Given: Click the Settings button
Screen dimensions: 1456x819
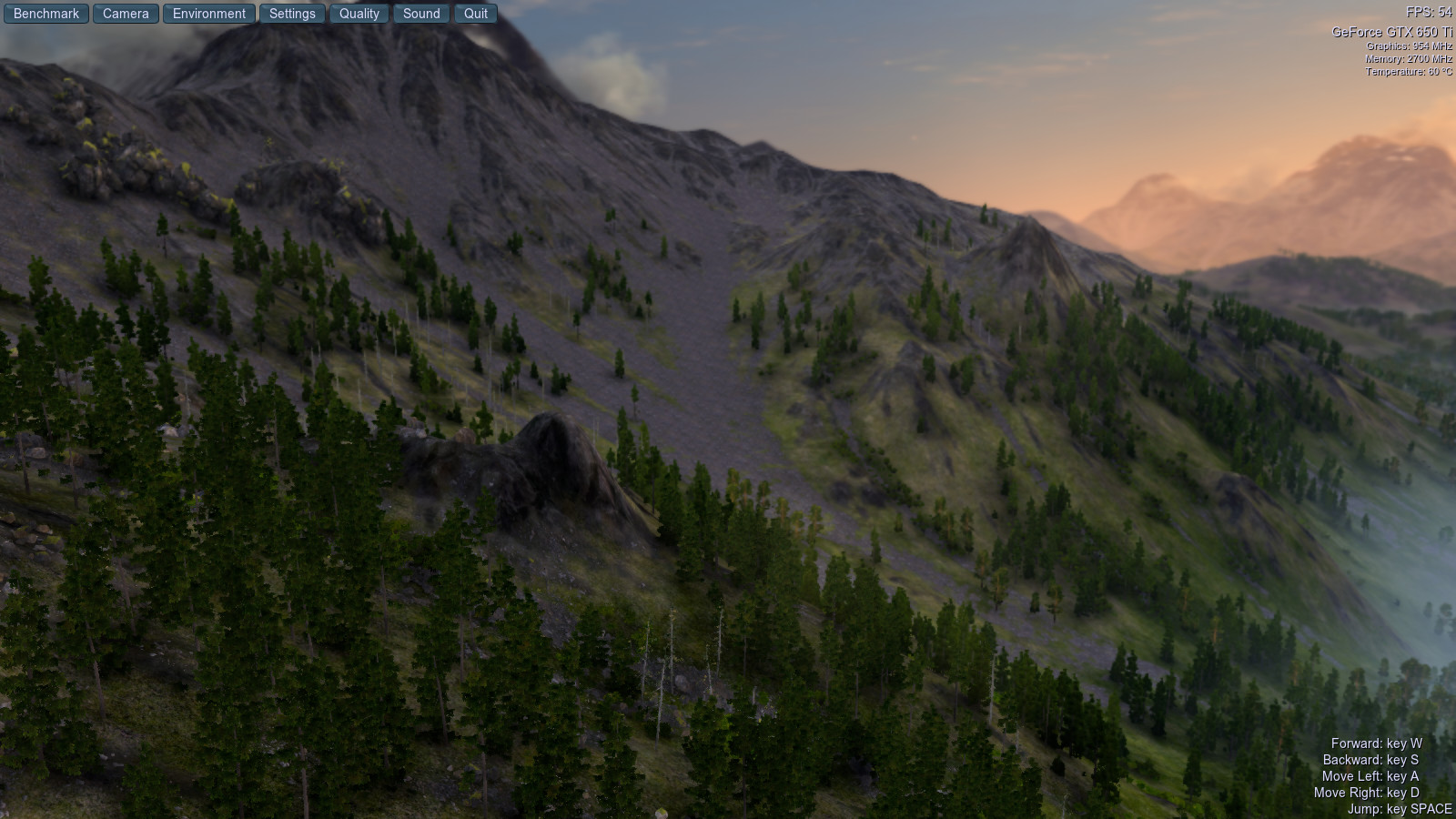Looking at the screenshot, I should click(292, 14).
